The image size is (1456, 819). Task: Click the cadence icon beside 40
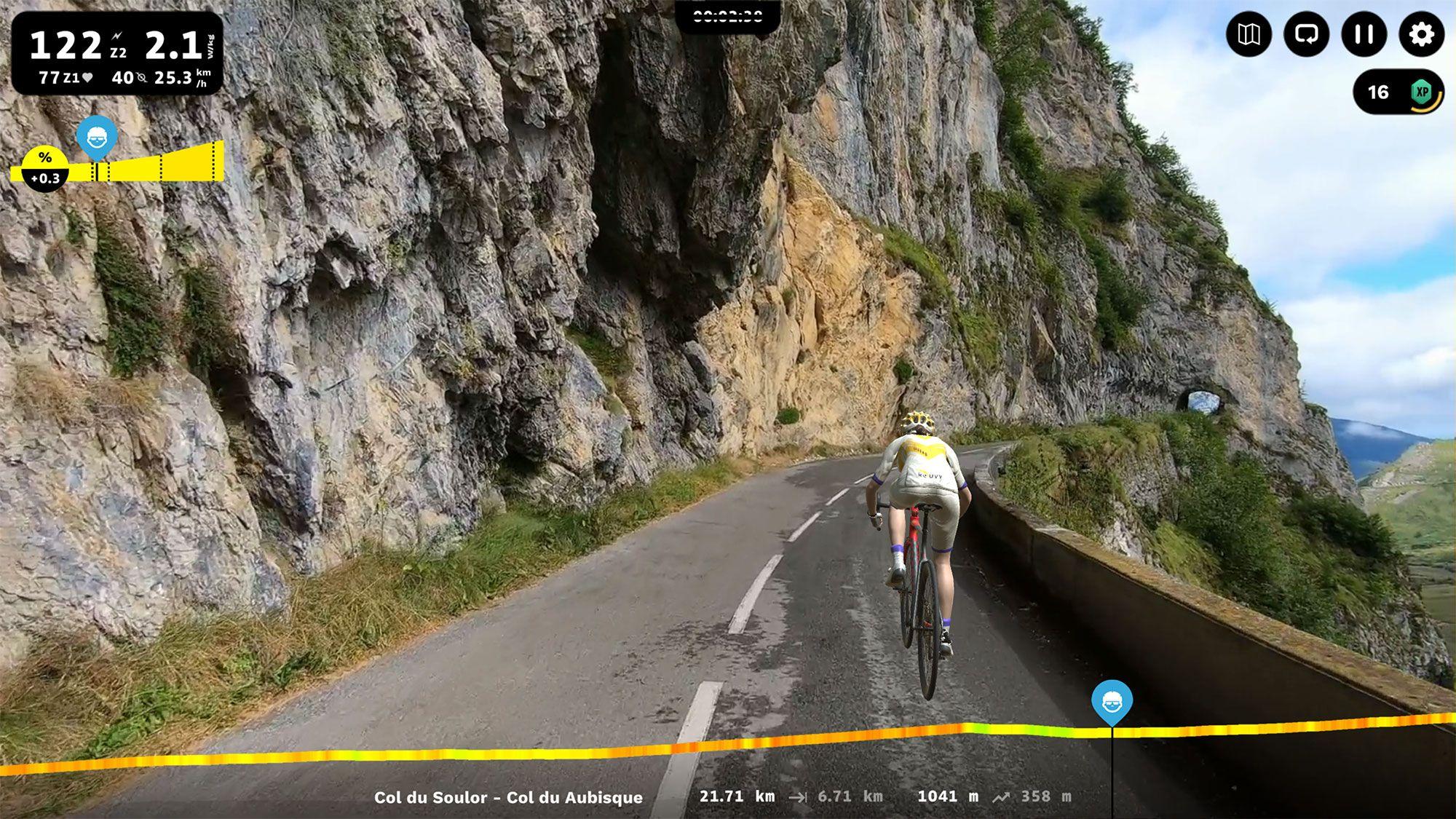click(143, 76)
